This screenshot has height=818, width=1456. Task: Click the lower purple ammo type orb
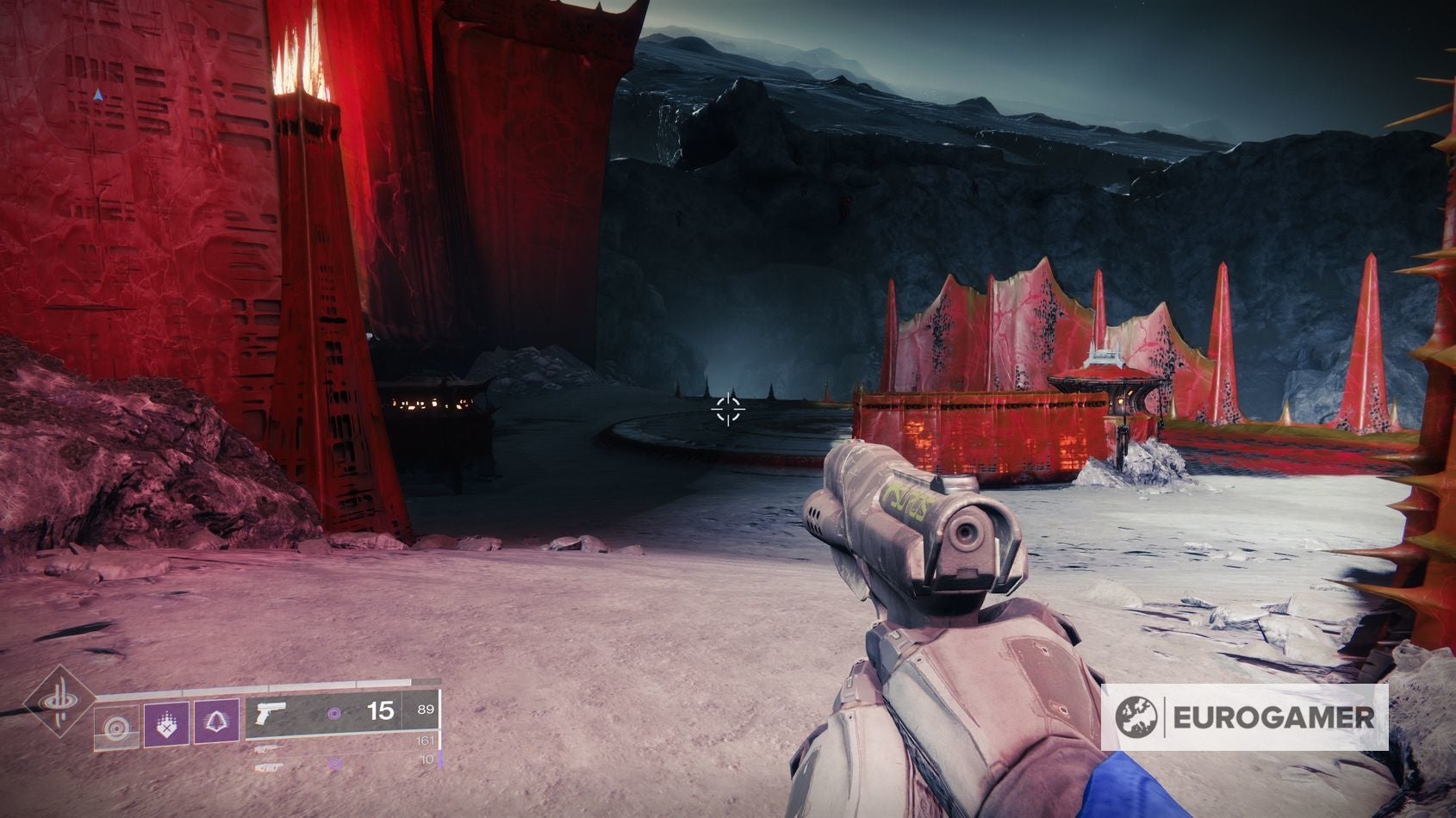click(334, 762)
